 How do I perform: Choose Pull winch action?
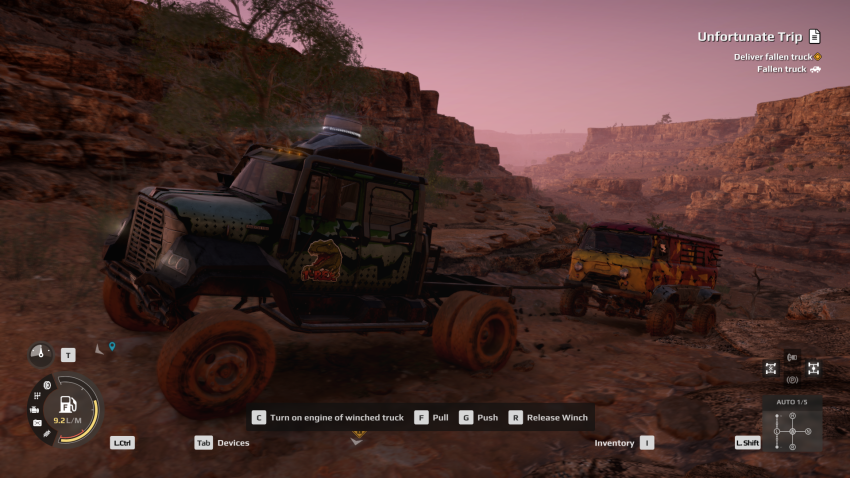point(431,417)
